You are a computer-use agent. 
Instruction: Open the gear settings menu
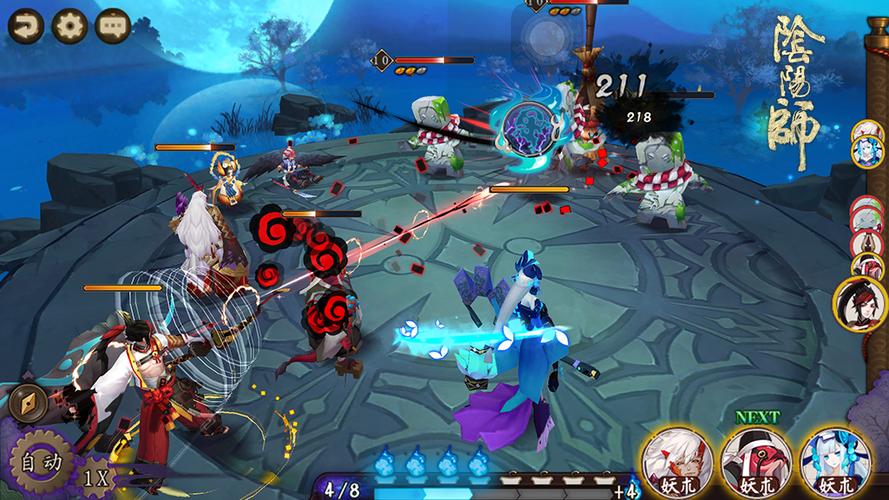[x=69, y=25]
